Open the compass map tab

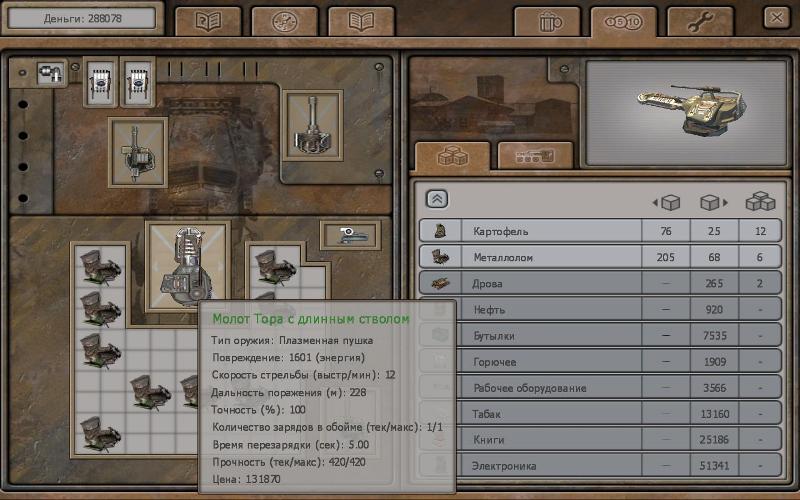(284, 21)
